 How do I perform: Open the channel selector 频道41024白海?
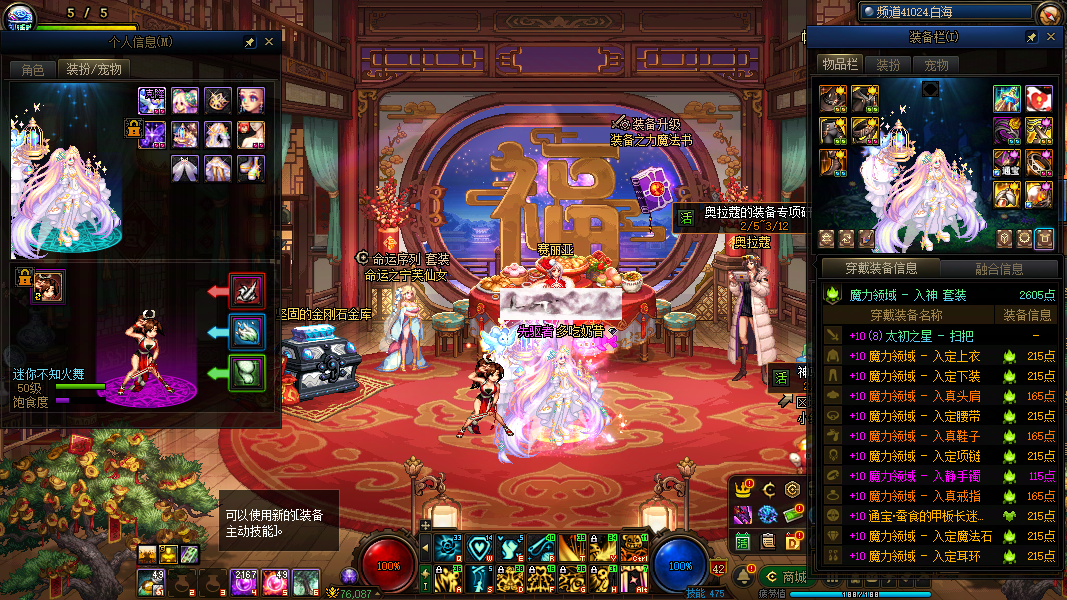tap(944, 12)
